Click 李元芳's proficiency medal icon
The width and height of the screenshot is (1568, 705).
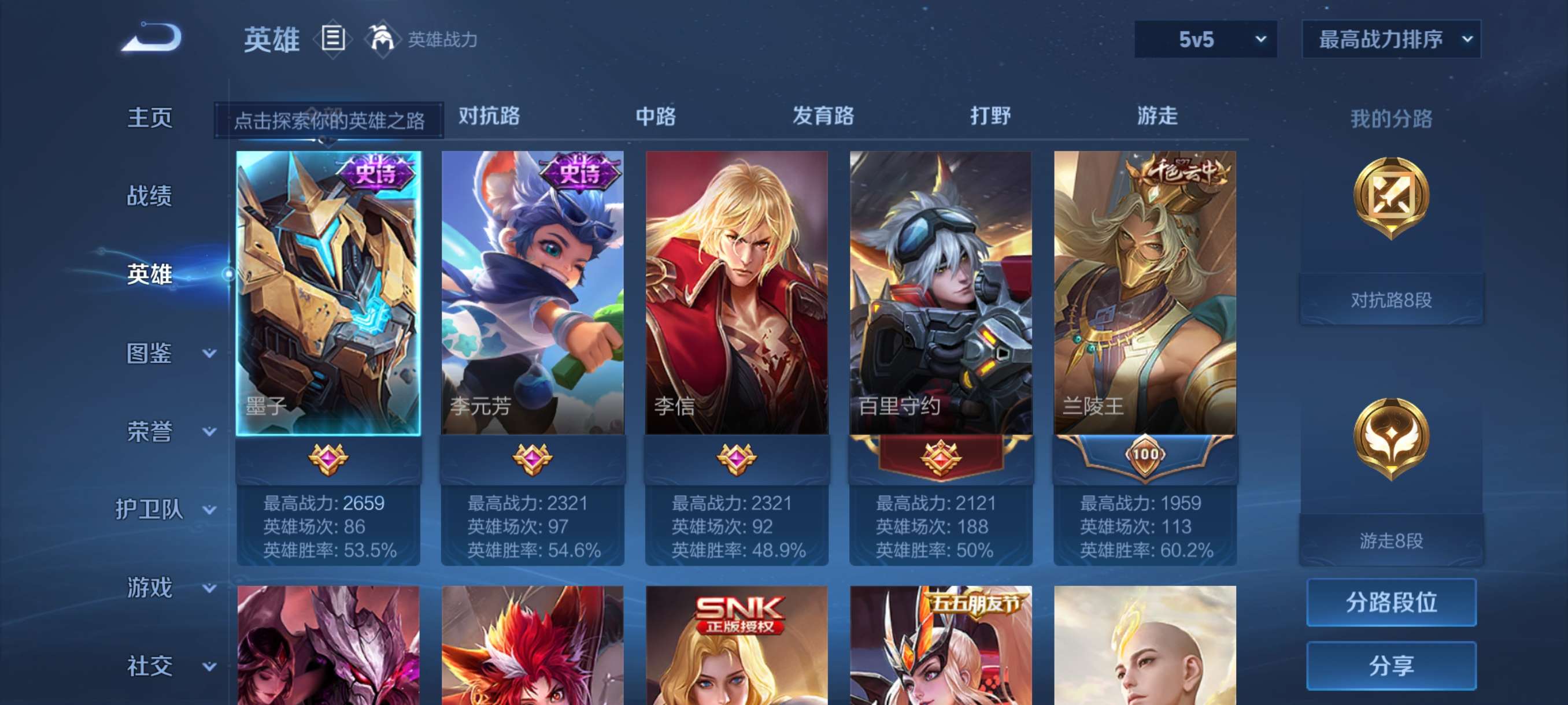[x=532, y=460]
